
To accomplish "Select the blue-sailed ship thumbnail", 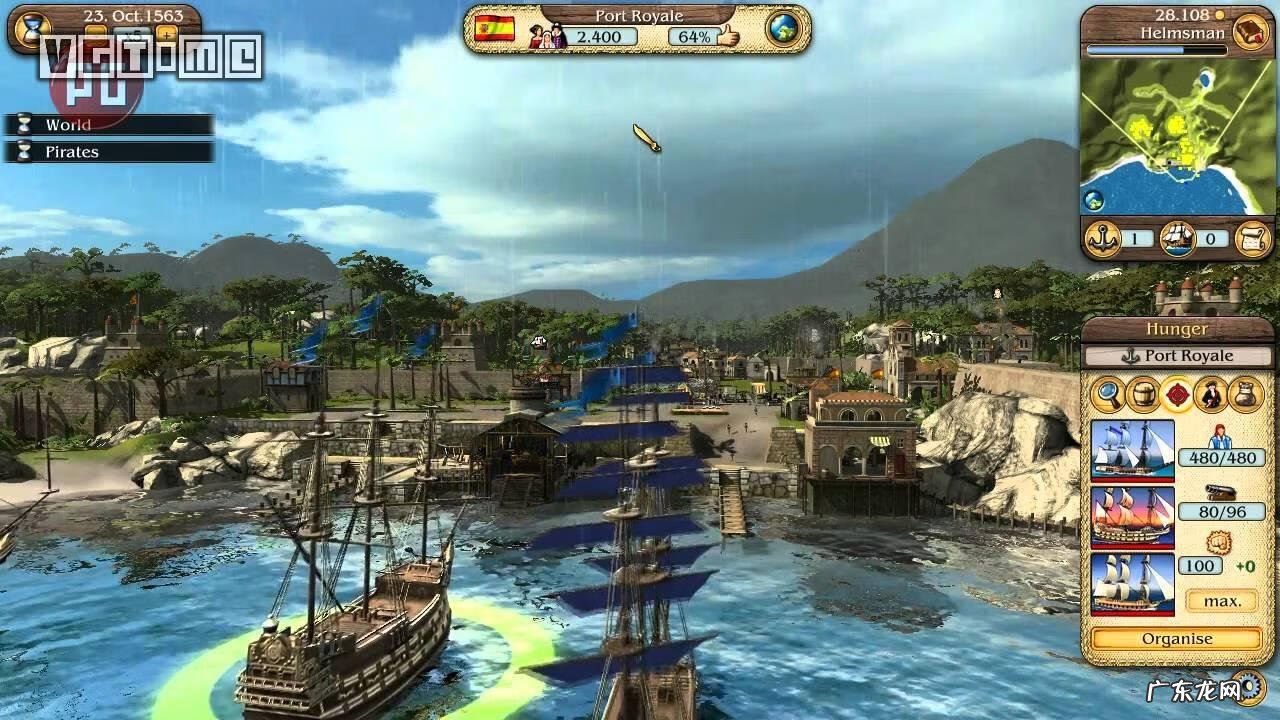I will pyautogui.click(x=1132, y=449).
